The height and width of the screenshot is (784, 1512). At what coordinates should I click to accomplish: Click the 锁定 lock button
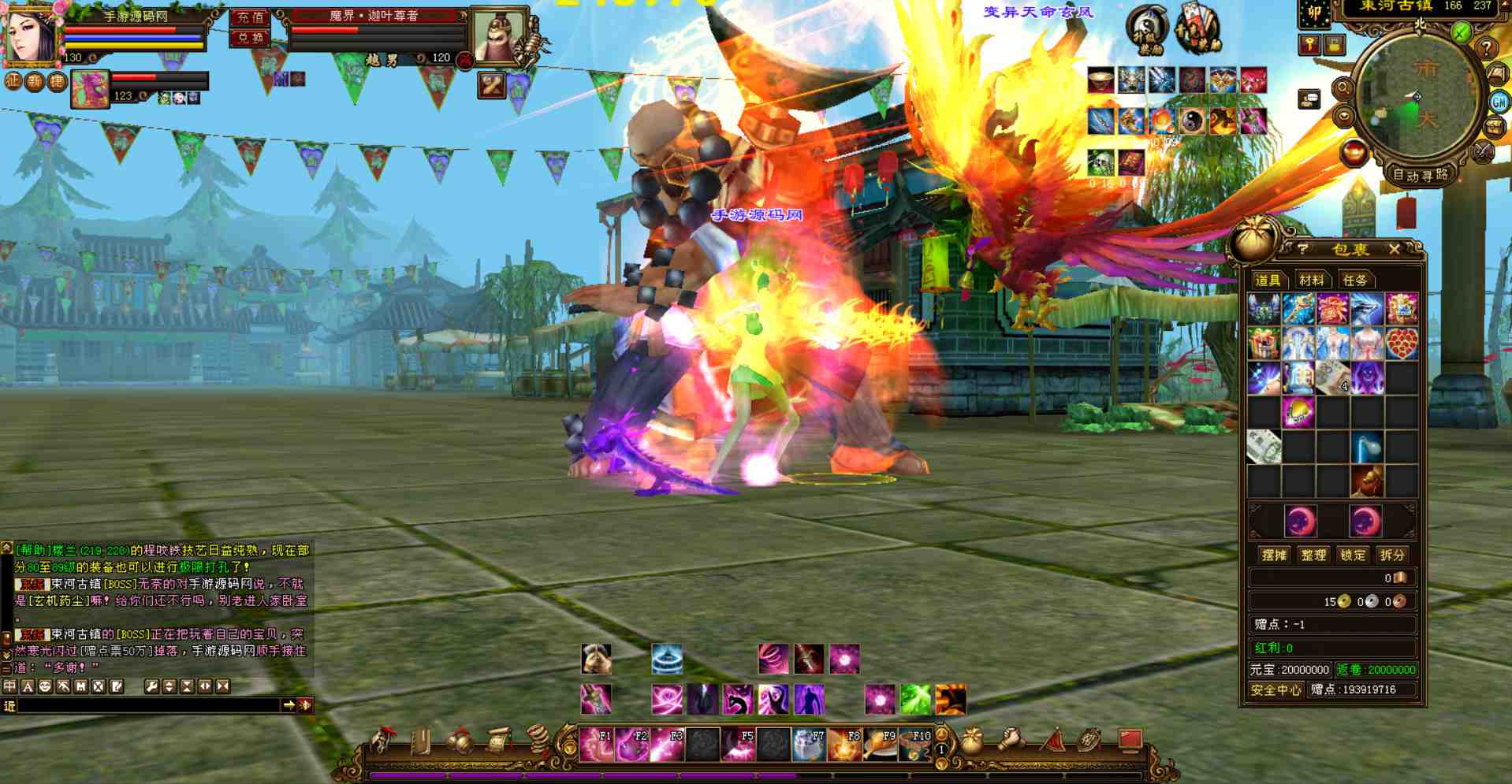pos(1353,555)
